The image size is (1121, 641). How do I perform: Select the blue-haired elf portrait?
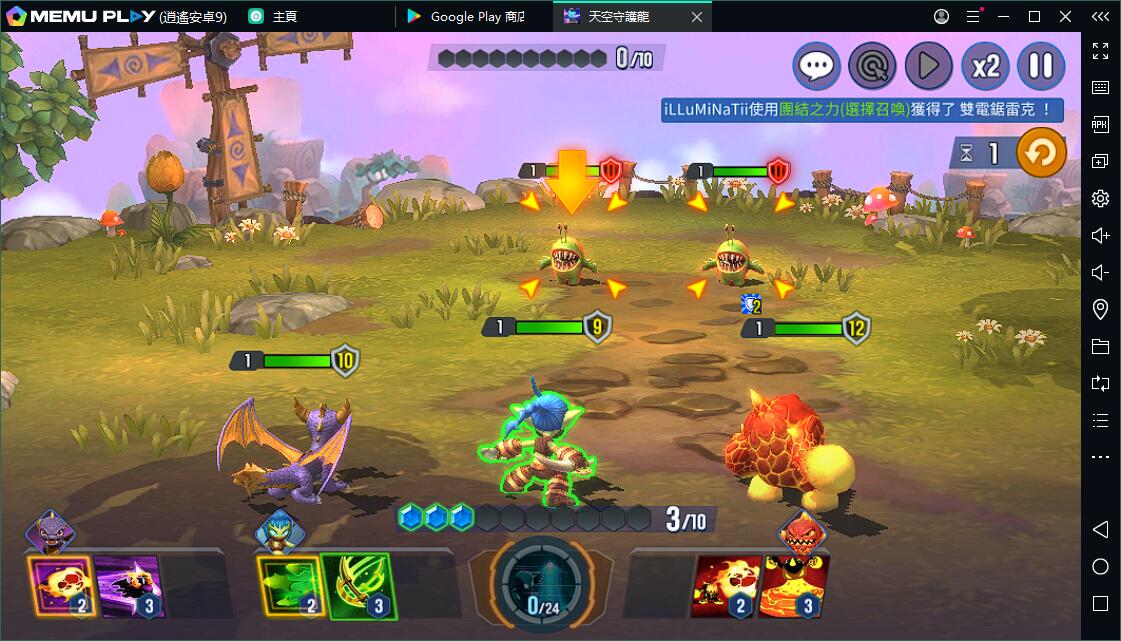279,530
